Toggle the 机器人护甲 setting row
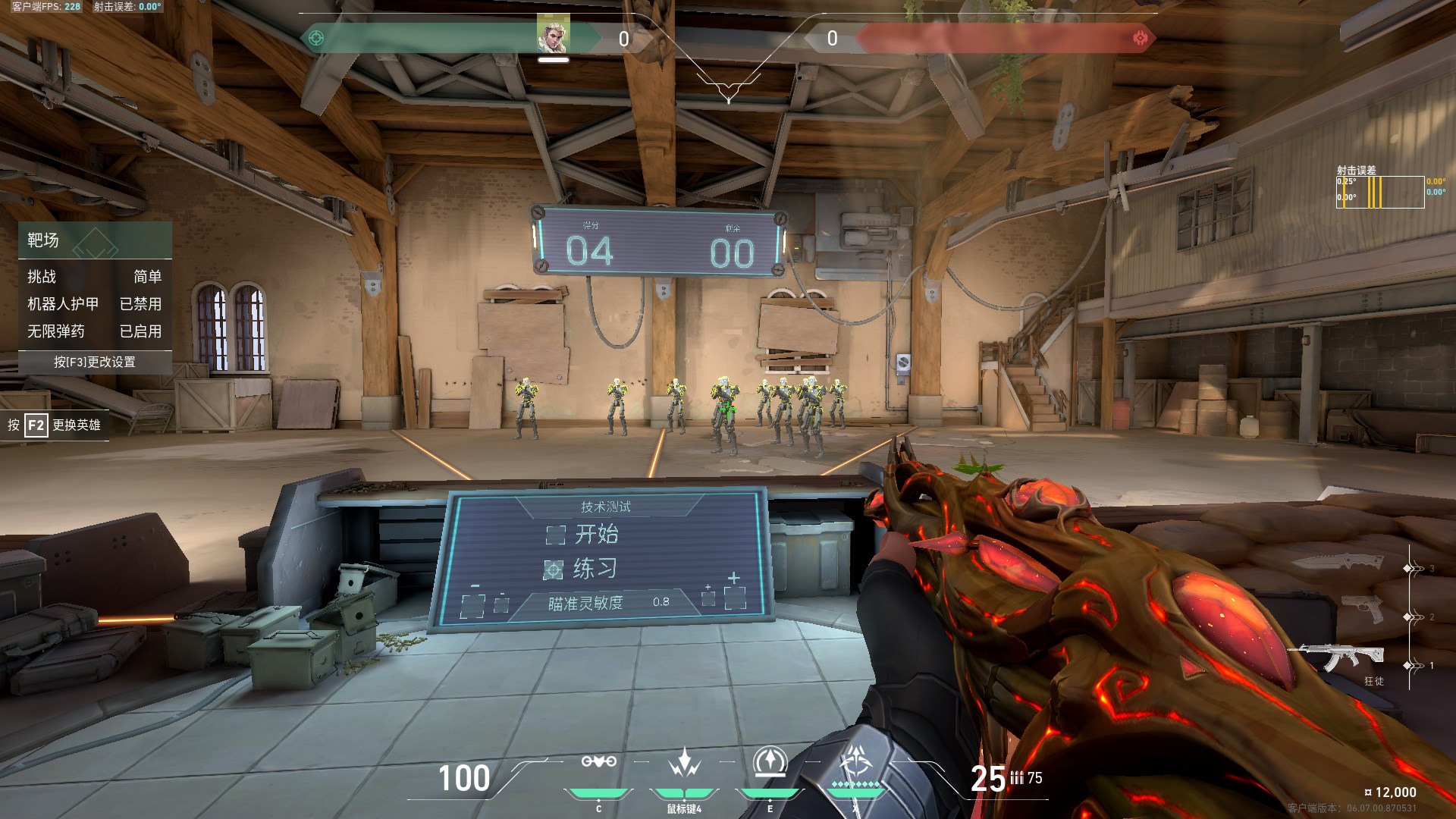Screen dimensions: 1456x819 point(95,304)
